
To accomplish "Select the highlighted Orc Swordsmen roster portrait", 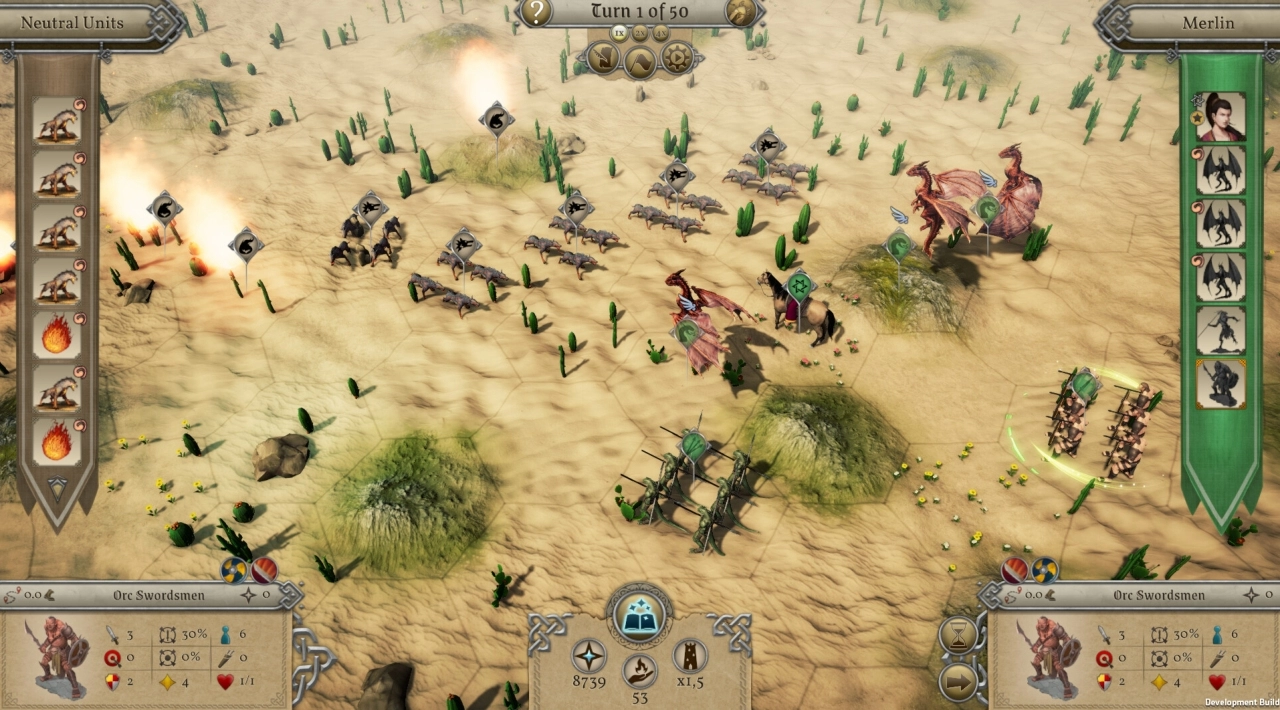I will pyautogui.click(x=1221, y=384).
